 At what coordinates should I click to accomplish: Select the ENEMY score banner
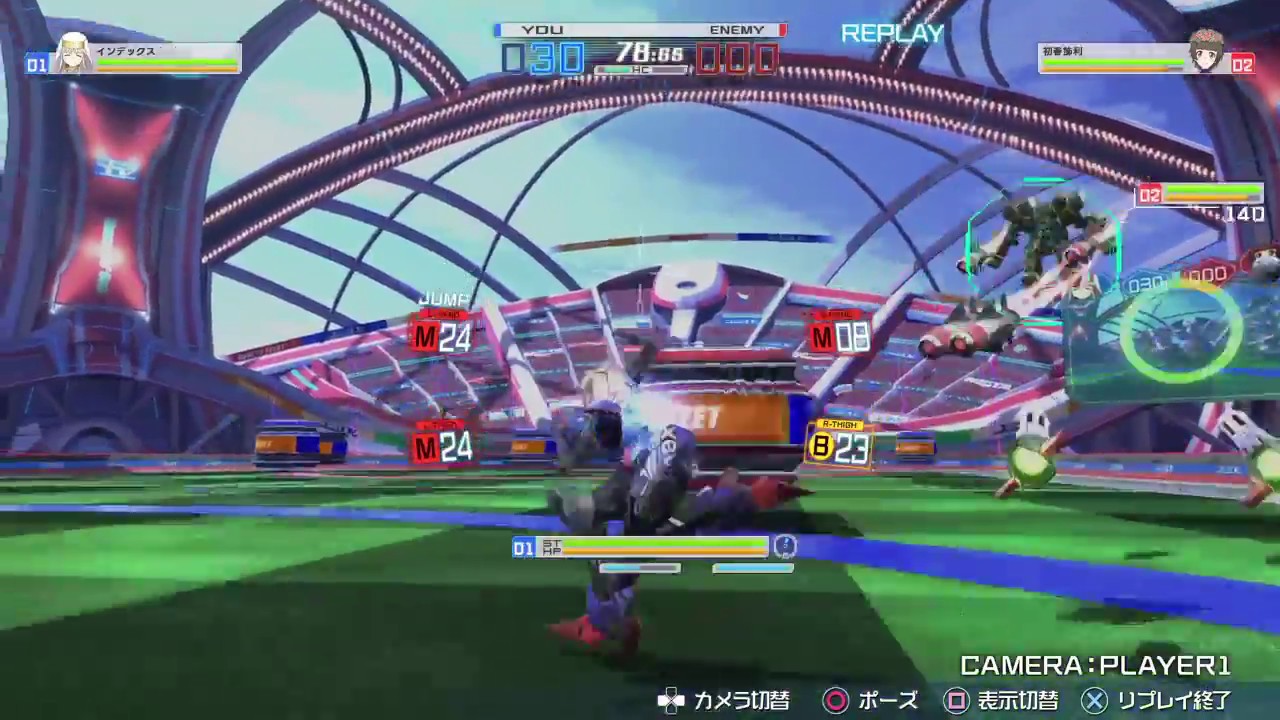(x=737, y=29)
